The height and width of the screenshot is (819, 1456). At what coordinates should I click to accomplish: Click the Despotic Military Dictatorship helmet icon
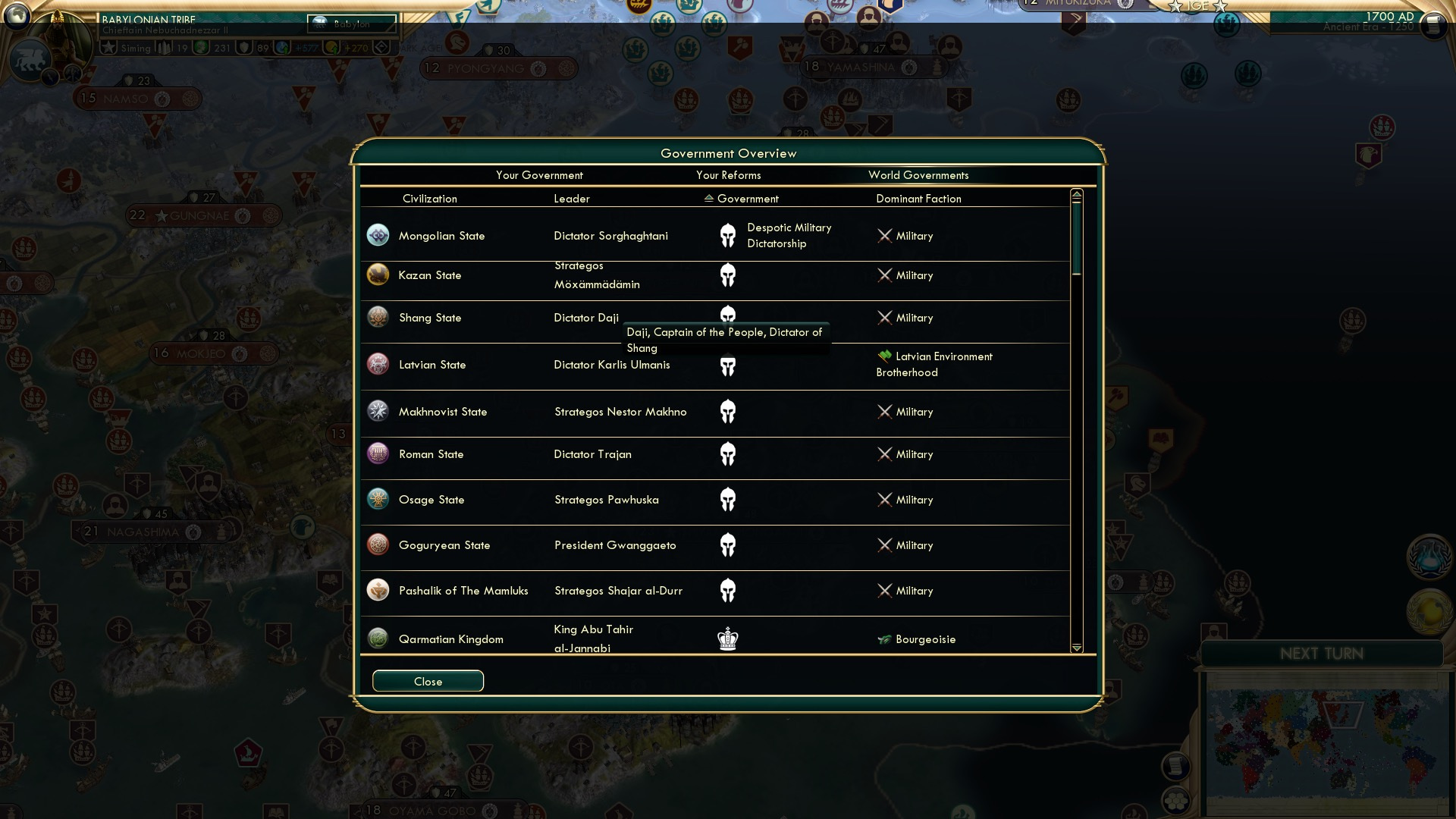click(x=729, y=235)
